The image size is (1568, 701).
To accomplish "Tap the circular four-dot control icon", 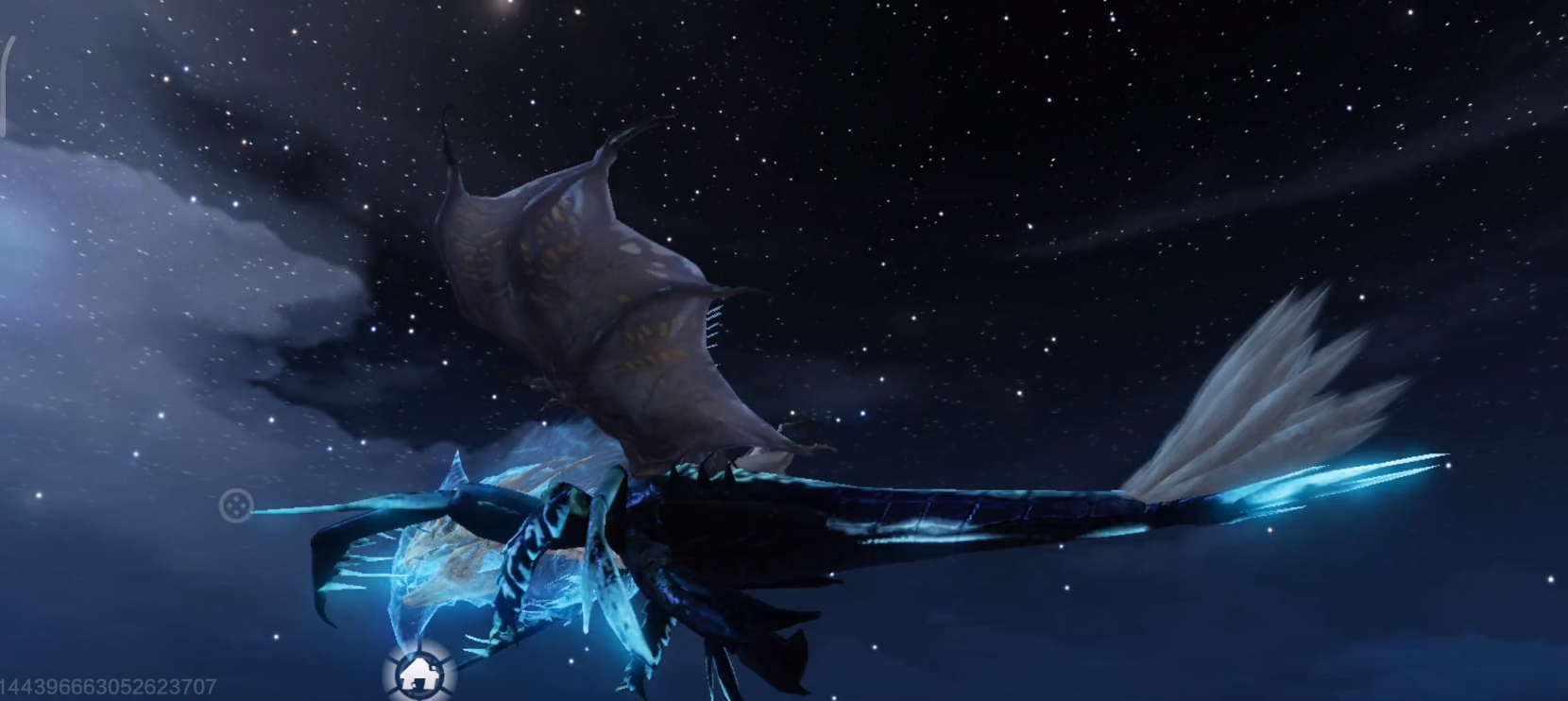I will pos(235,506).
